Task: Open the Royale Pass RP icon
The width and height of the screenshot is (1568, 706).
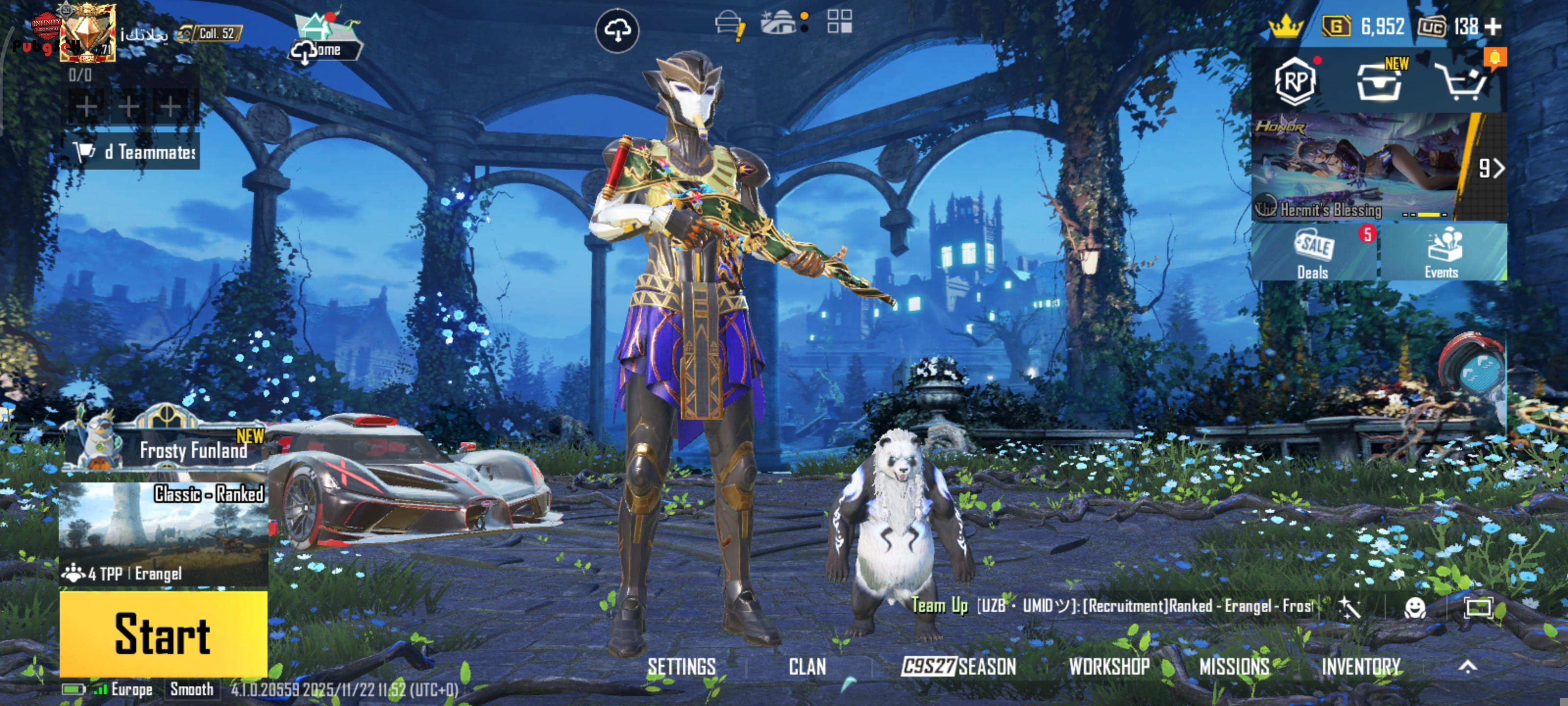Action: [1295, 81]
